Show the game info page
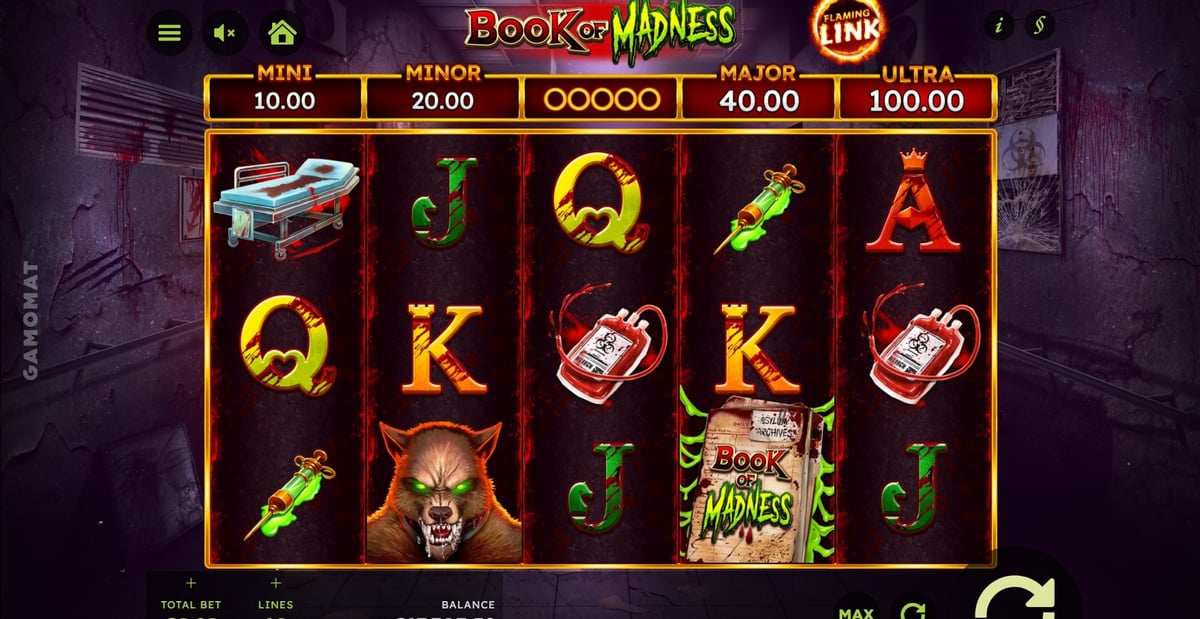 click(x=998, y=25)
